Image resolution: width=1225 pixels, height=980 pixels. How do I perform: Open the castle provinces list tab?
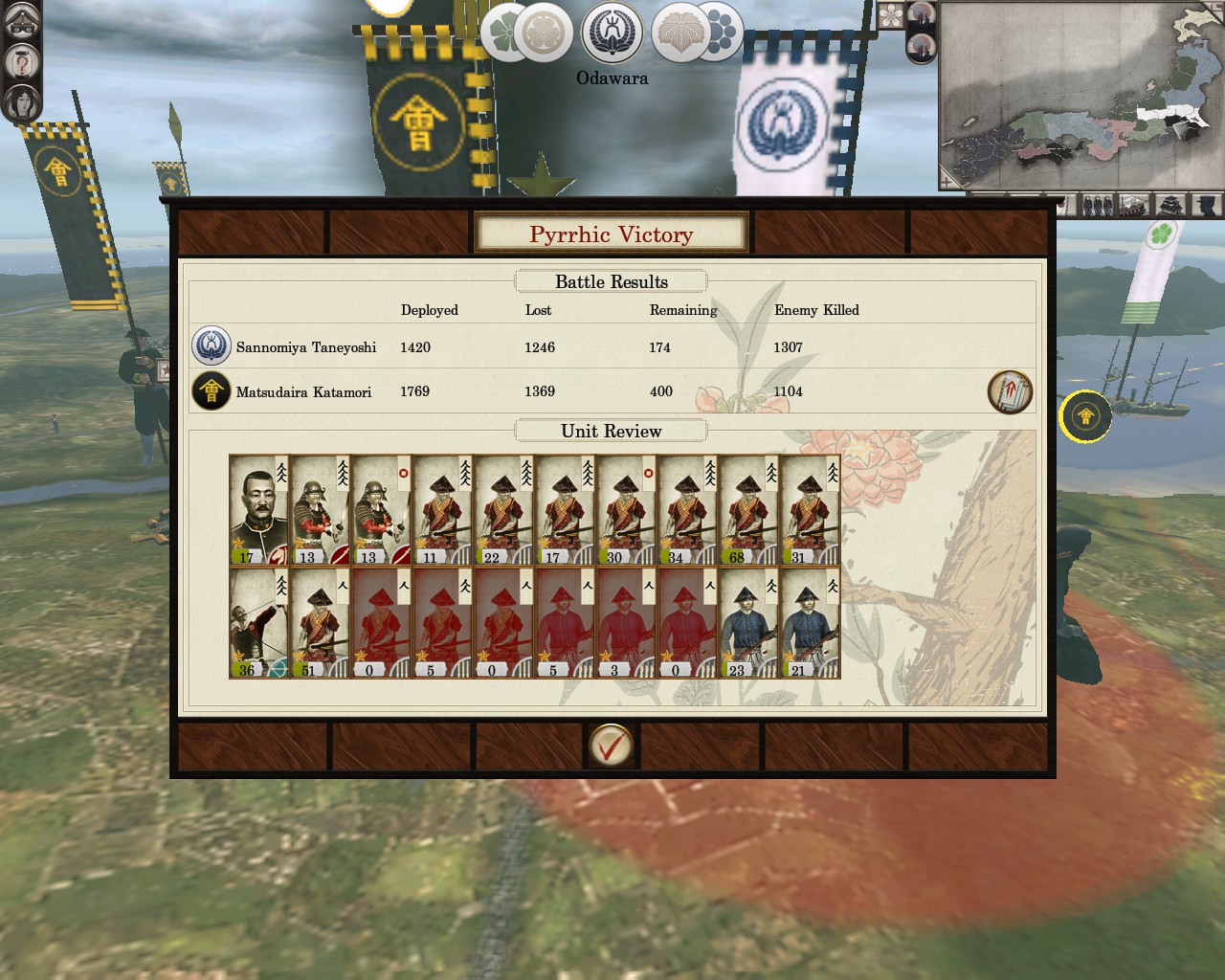click(1170, 205)
